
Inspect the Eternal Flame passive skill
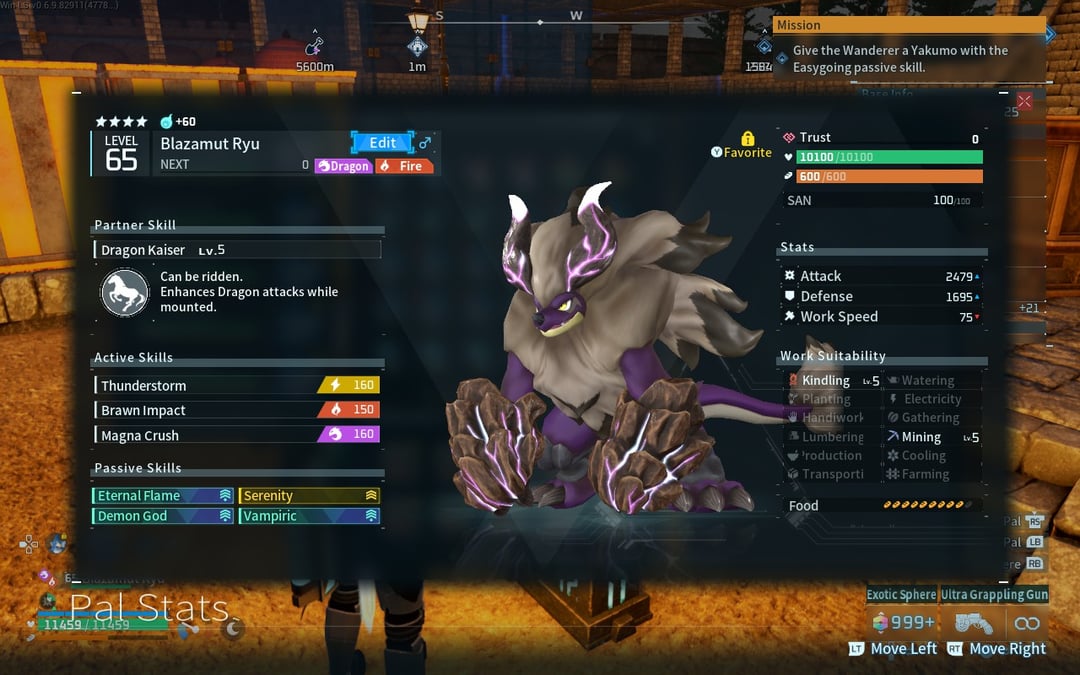point(163,496)
